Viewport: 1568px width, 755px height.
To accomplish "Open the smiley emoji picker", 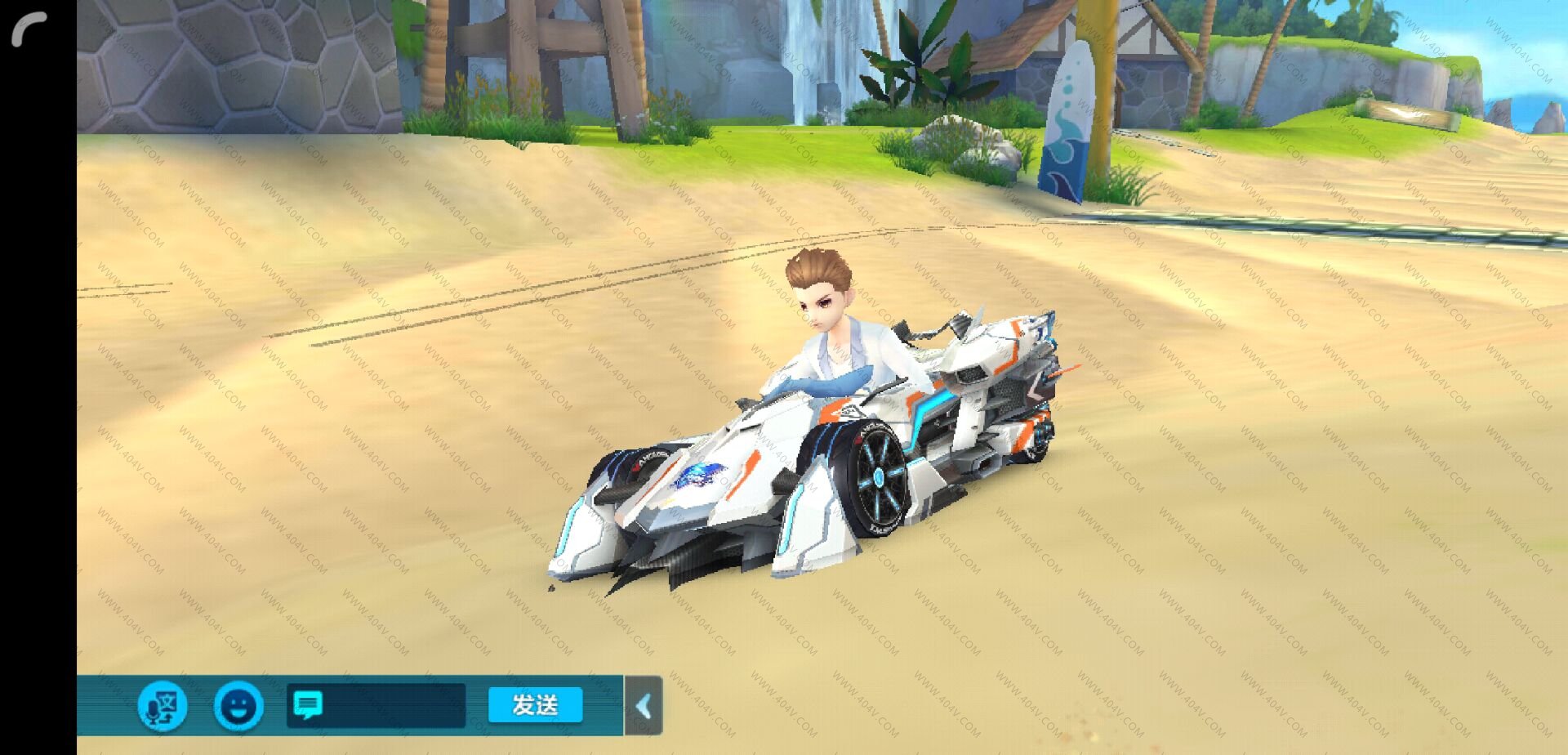I will point(238,706).
